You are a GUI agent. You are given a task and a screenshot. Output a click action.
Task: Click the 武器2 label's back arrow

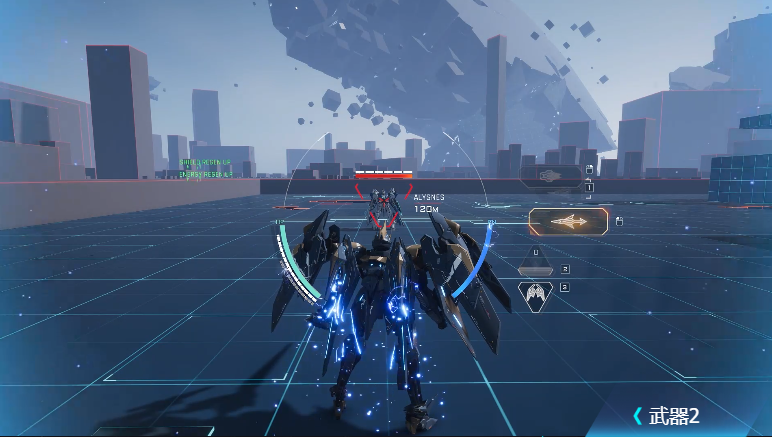pos(637,415)
